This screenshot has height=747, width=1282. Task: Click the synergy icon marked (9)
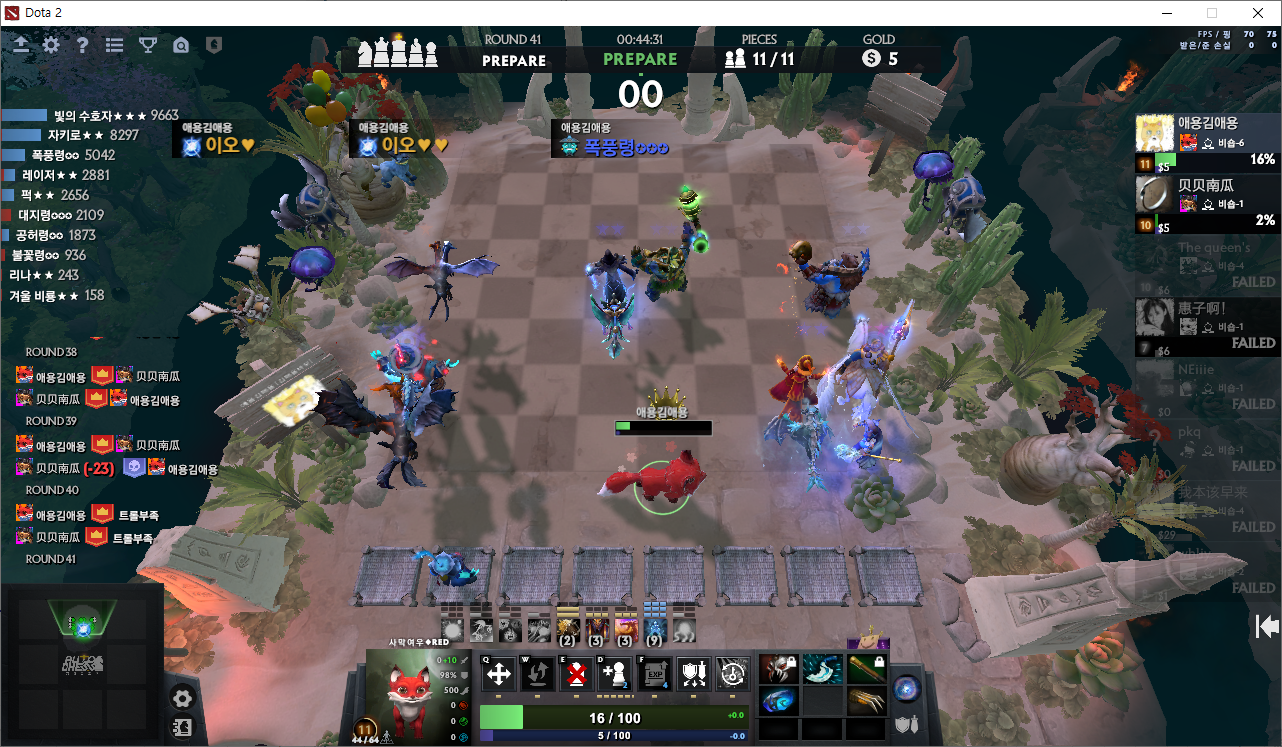[x=655, y=629]
